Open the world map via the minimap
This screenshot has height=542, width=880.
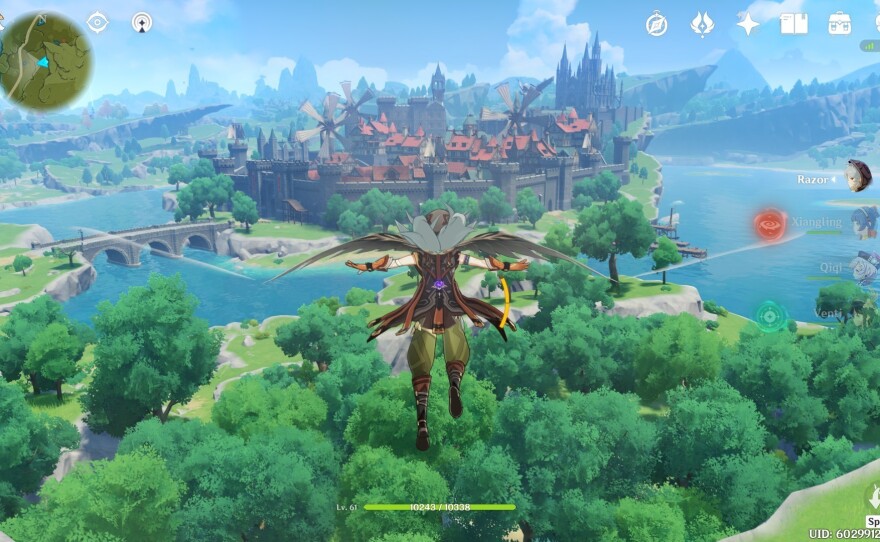click(x=46, y=61)
